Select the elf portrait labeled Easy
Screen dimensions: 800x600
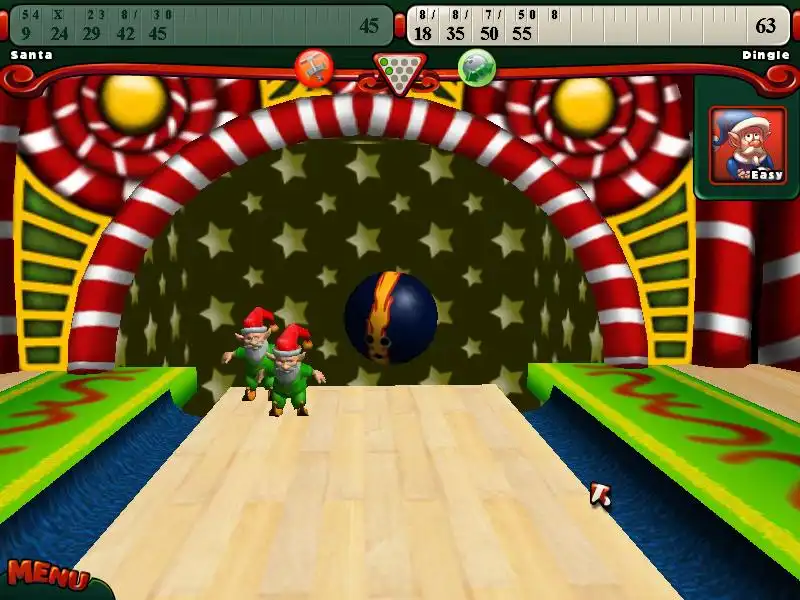click(747, 145)
